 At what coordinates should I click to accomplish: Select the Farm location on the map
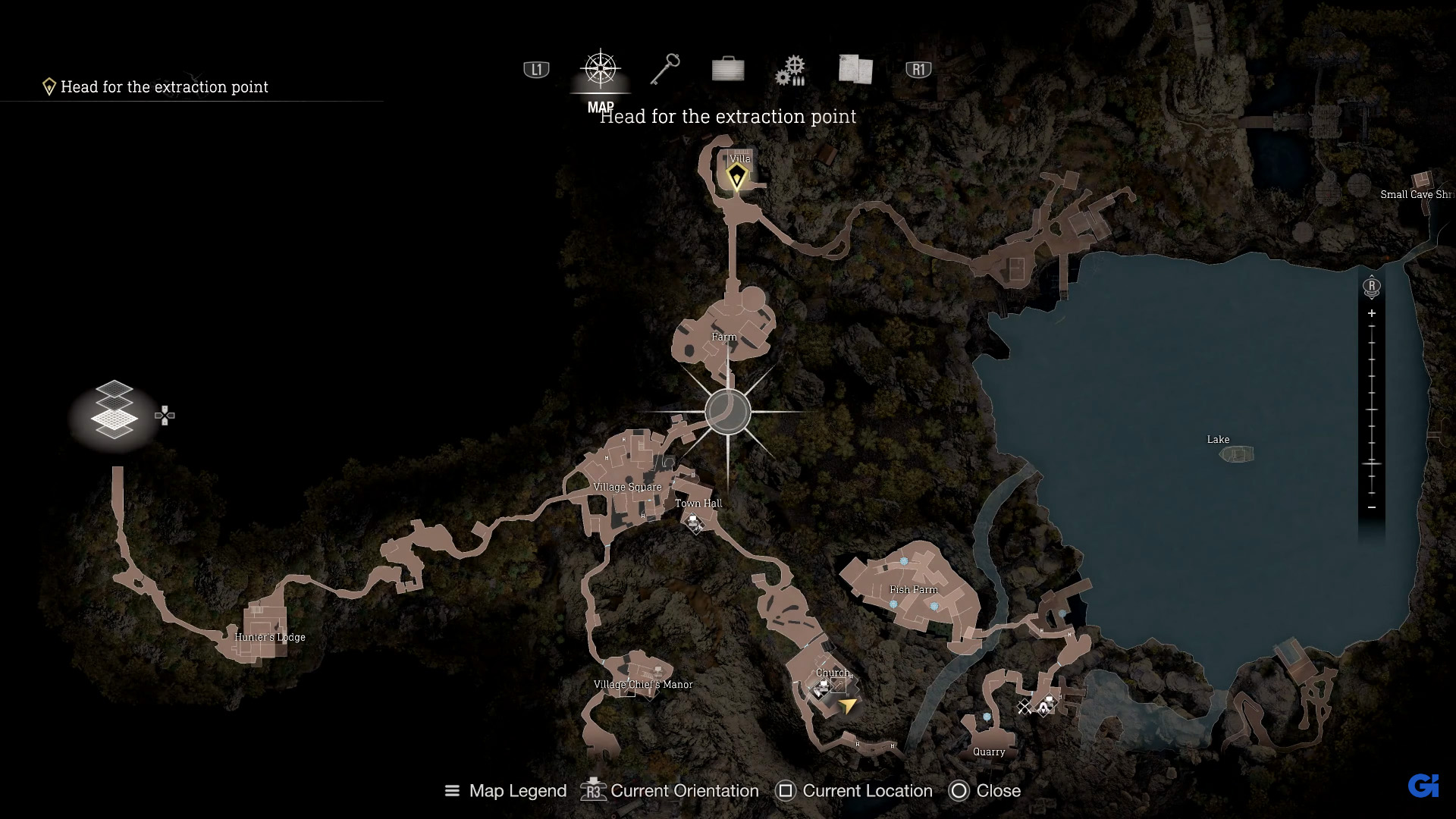coord(724,337)
